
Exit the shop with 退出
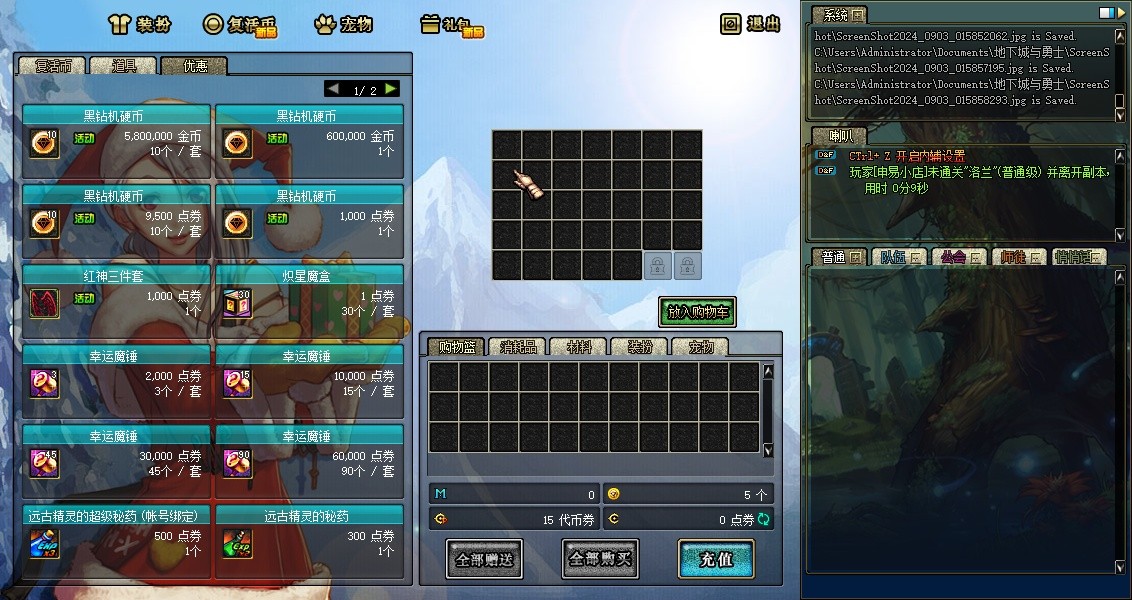750,24
